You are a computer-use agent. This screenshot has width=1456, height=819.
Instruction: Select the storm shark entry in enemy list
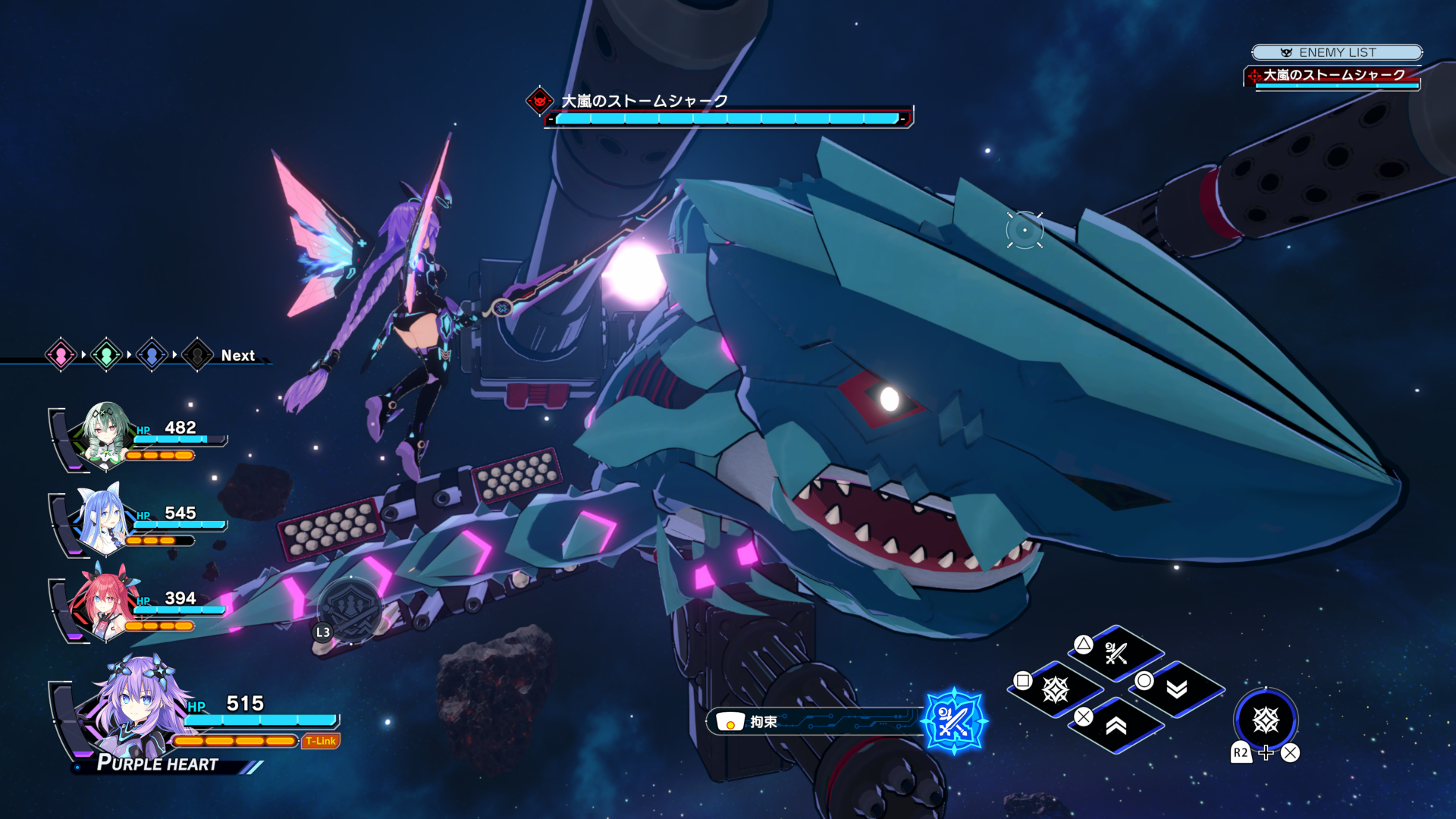(x=1332, y=76)
